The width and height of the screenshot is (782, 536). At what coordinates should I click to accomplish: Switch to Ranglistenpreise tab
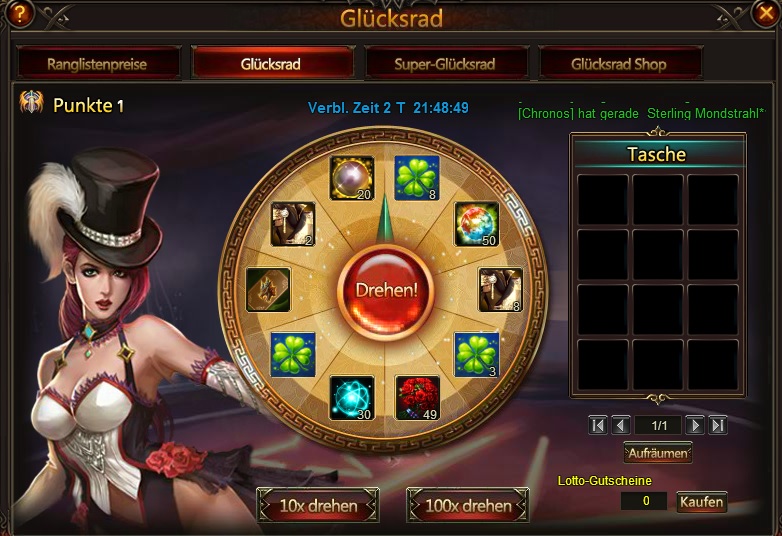point(97,64)
